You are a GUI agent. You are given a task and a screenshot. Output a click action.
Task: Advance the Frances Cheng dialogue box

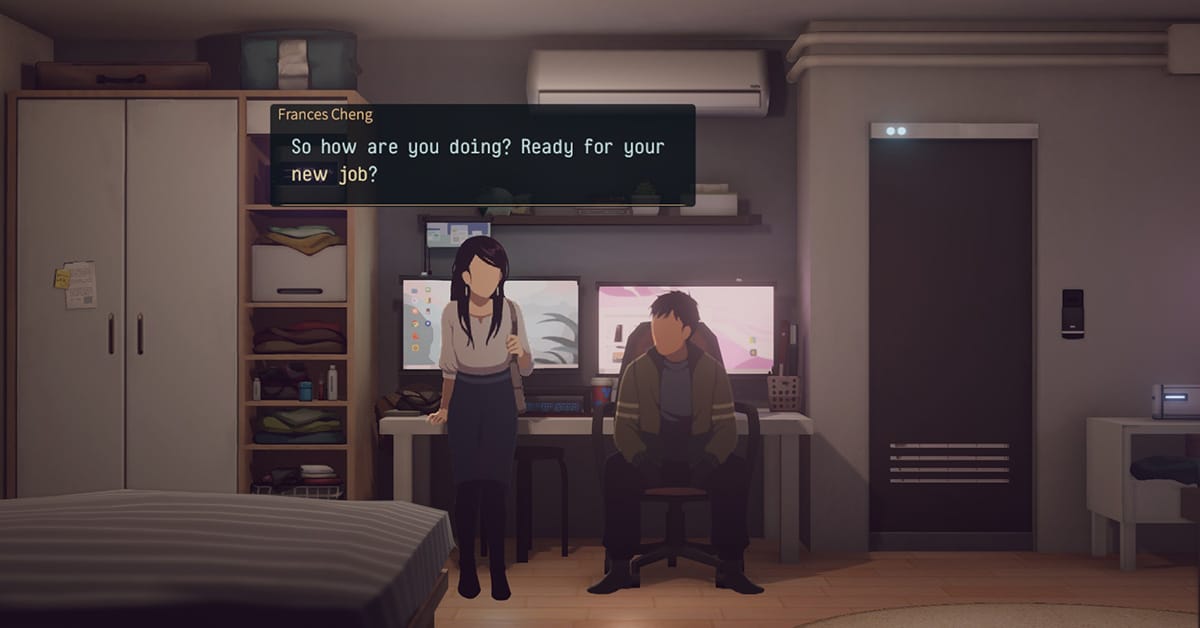482,158
